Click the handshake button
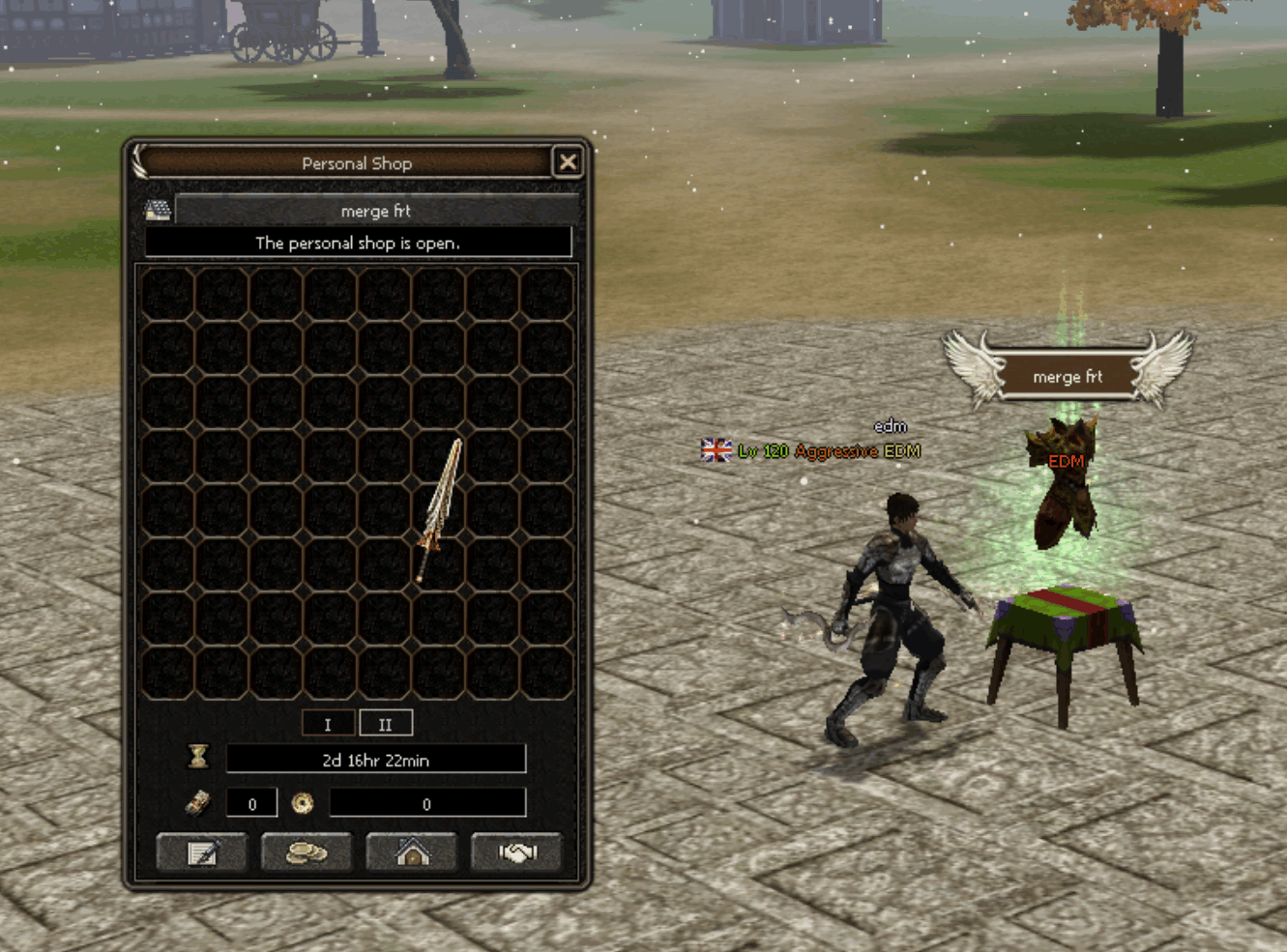Screen dimensions: 1287x952 (516, 852)
